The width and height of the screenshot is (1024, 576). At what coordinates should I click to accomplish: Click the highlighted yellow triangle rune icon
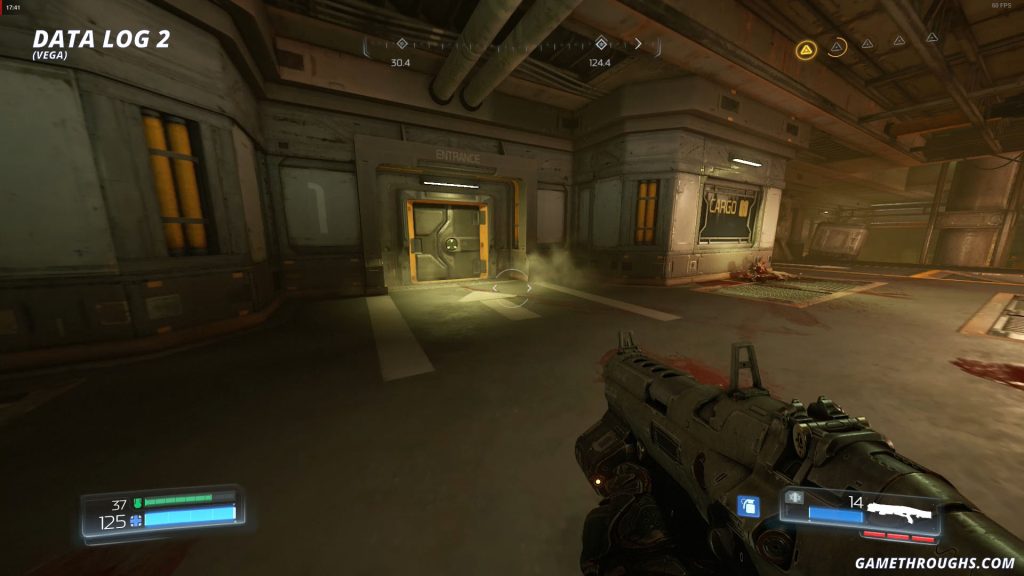[806, 48]
